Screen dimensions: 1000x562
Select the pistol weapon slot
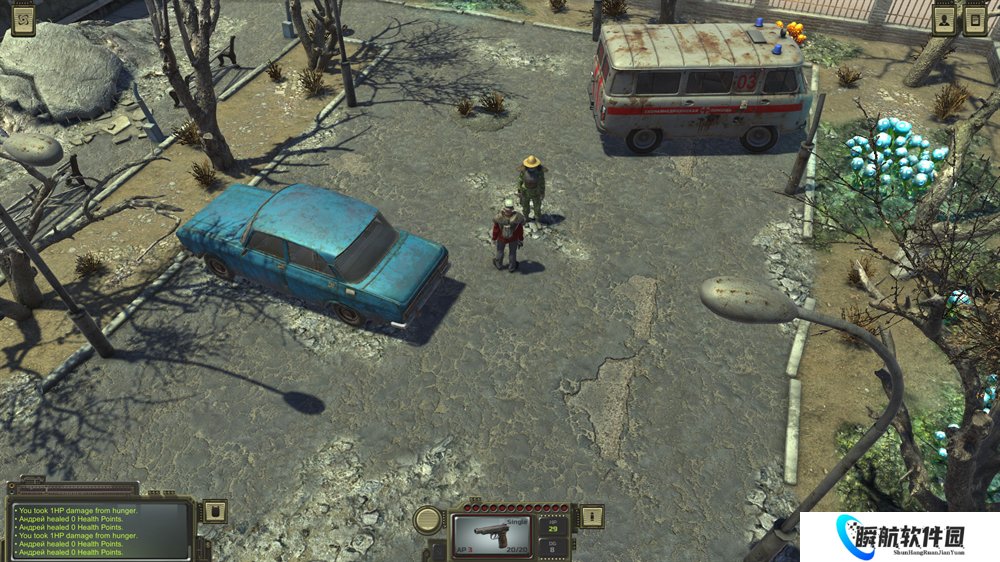pyautogui.click(x=491, y=535)
